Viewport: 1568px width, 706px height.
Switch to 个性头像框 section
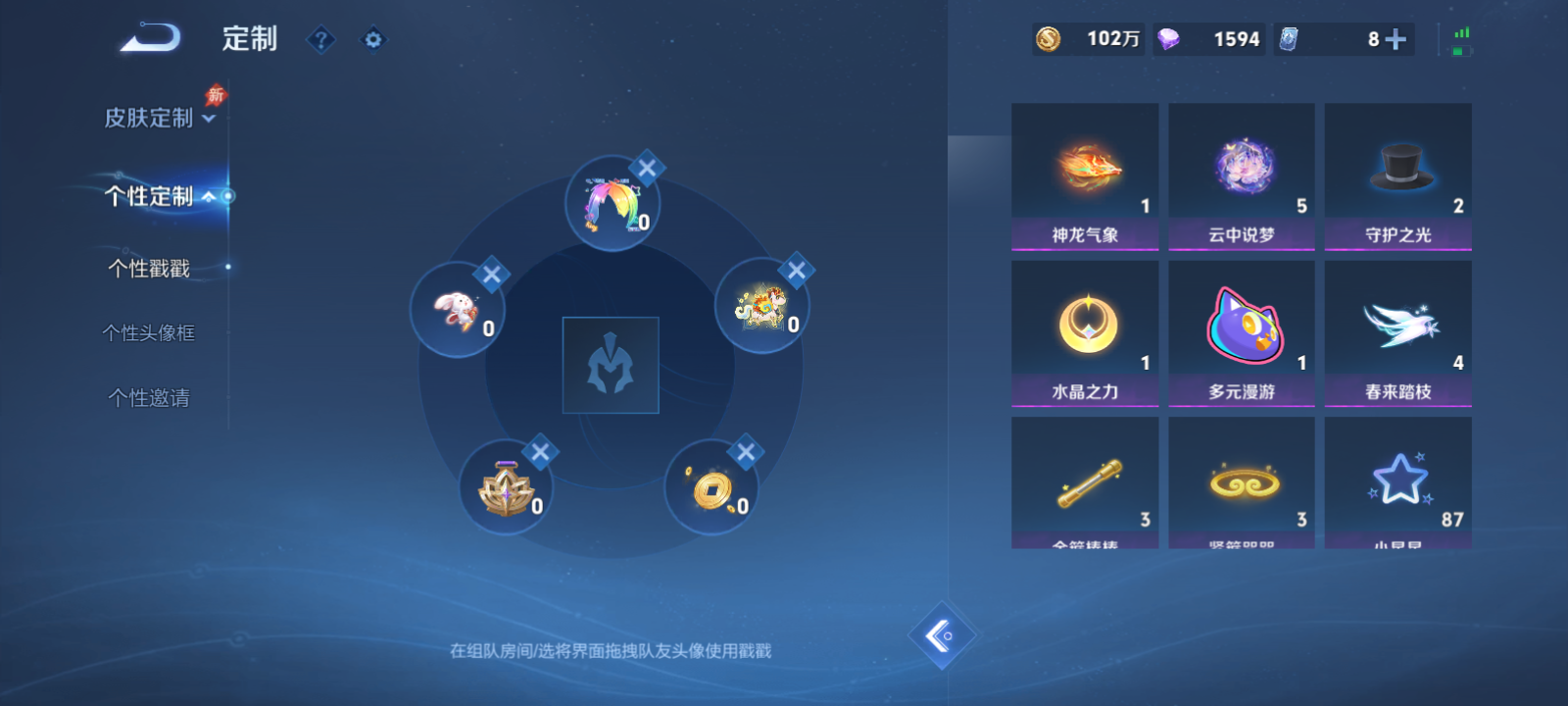point(147,333)
